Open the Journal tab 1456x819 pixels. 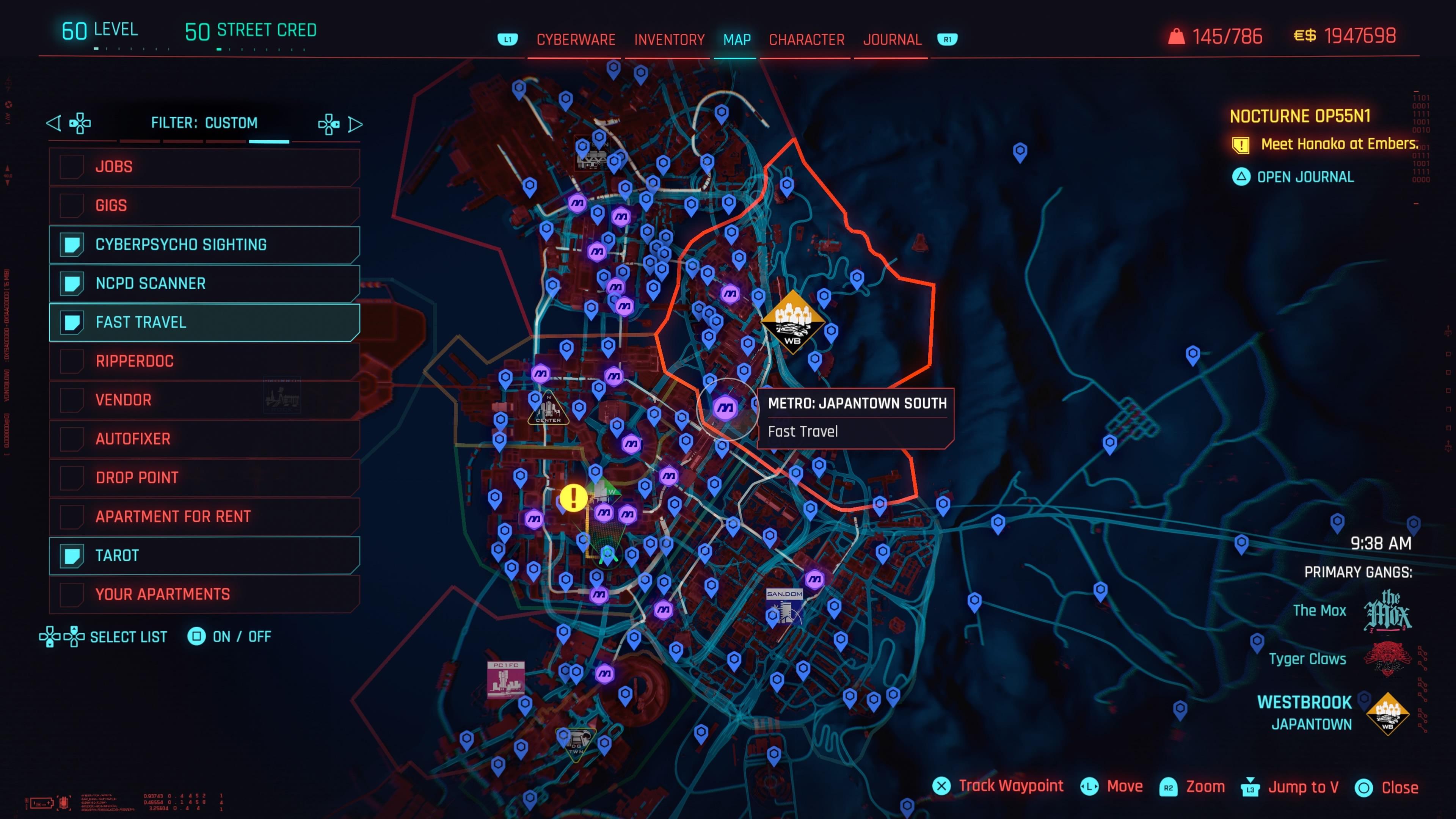tap(891, 39)
